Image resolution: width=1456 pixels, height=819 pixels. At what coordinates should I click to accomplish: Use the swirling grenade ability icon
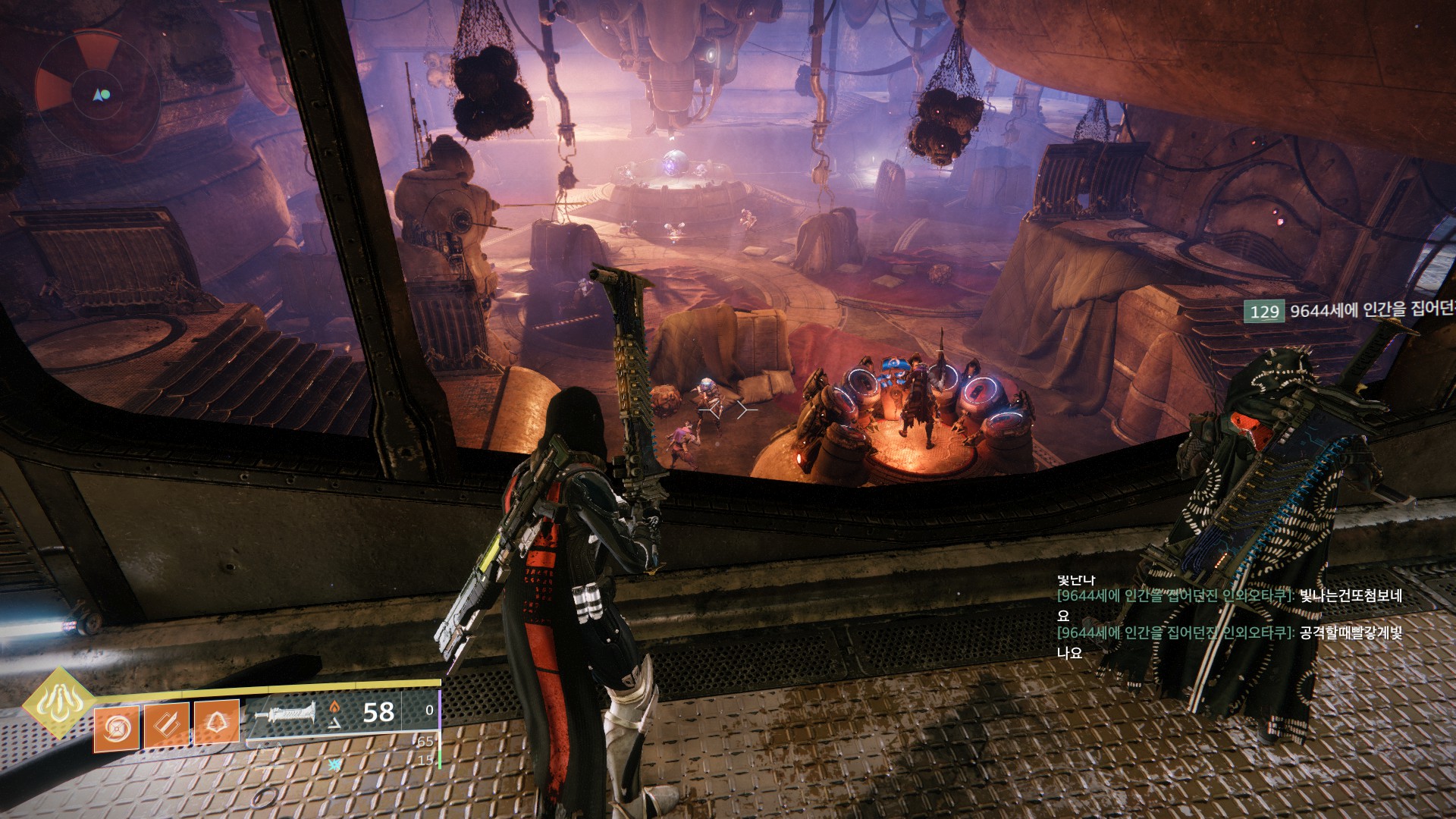pyautogui.click(x=116, y=729)
